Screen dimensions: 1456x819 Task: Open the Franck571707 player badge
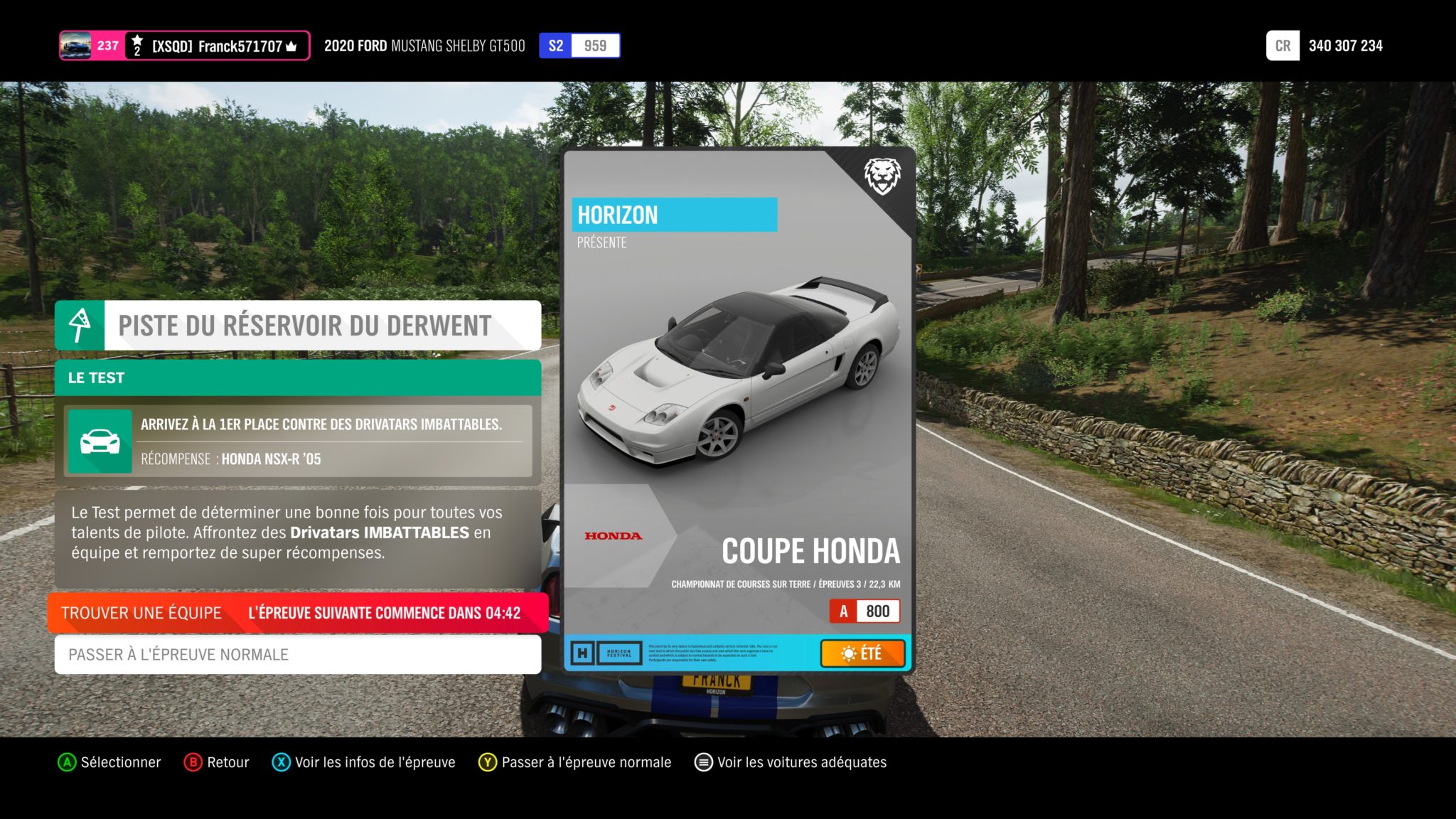coord(184,46)
